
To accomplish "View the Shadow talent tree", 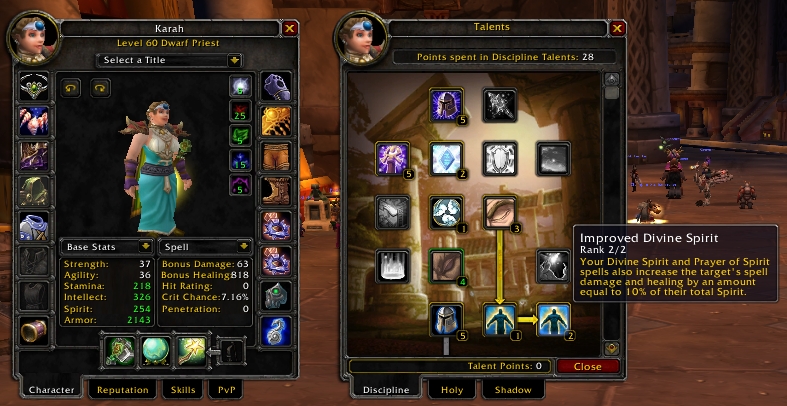I will pyautogui.click(x=512, y=390).
